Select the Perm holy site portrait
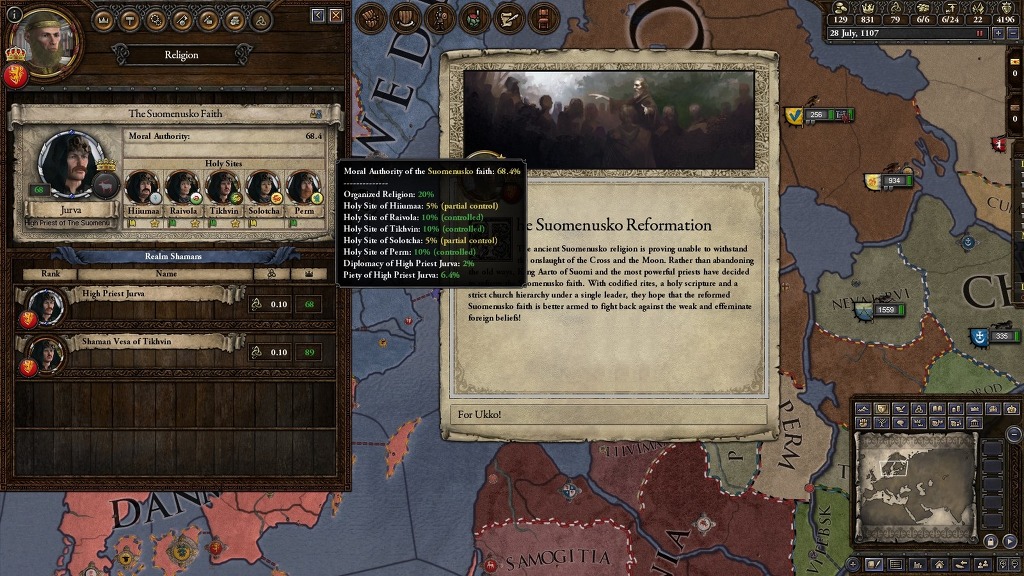1024x576 pixels. [x=302, y=187]
